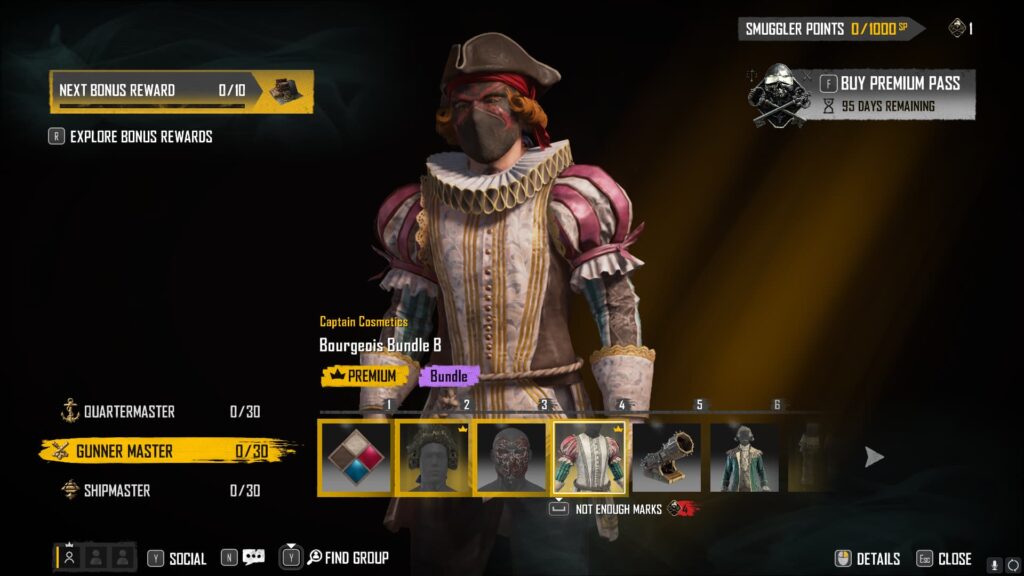
Task: Toggle the microphone icon
Action: (x=994, y=565)
